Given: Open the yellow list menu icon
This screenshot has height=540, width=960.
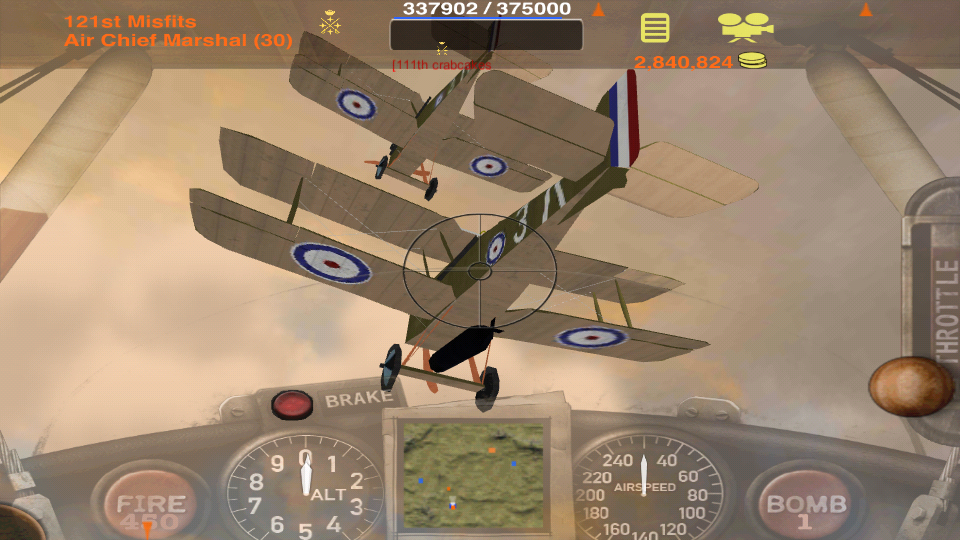Looking at the screenshot, I should [655, 27].
